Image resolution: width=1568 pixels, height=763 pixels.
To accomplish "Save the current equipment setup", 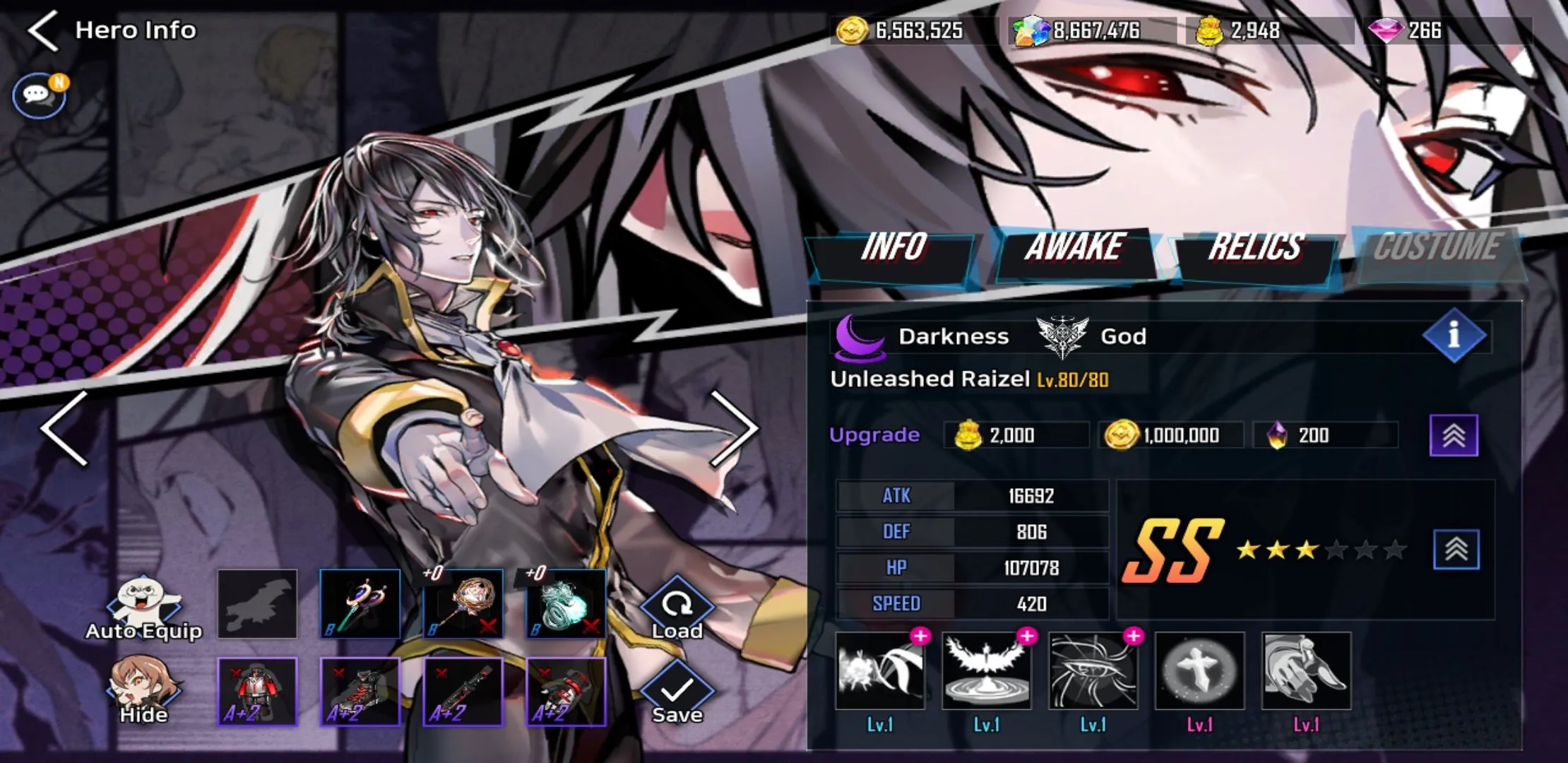I will (x=677, y=692).
